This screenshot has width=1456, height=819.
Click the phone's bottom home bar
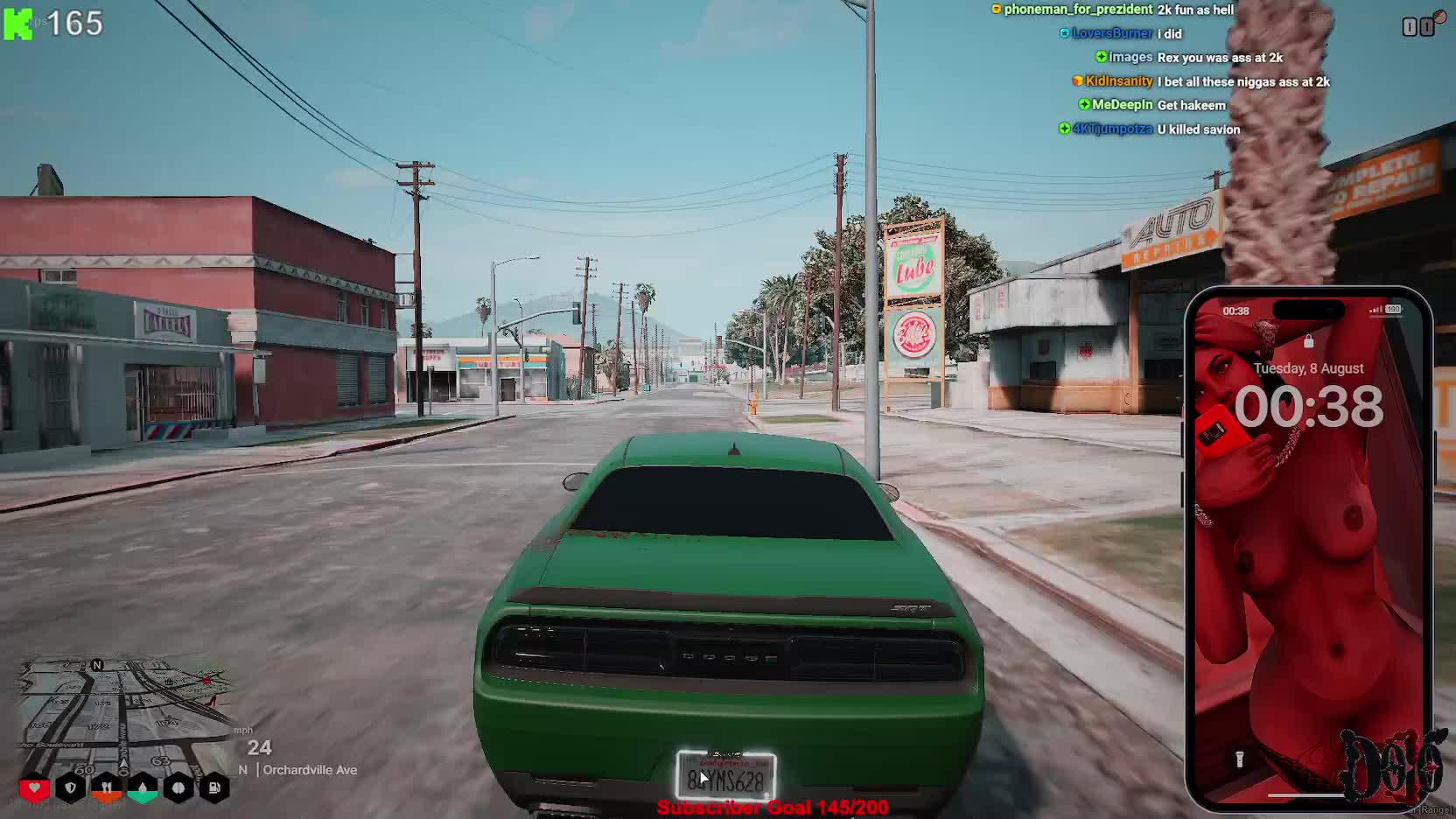pyautogui.click(x=1307, y=795)
